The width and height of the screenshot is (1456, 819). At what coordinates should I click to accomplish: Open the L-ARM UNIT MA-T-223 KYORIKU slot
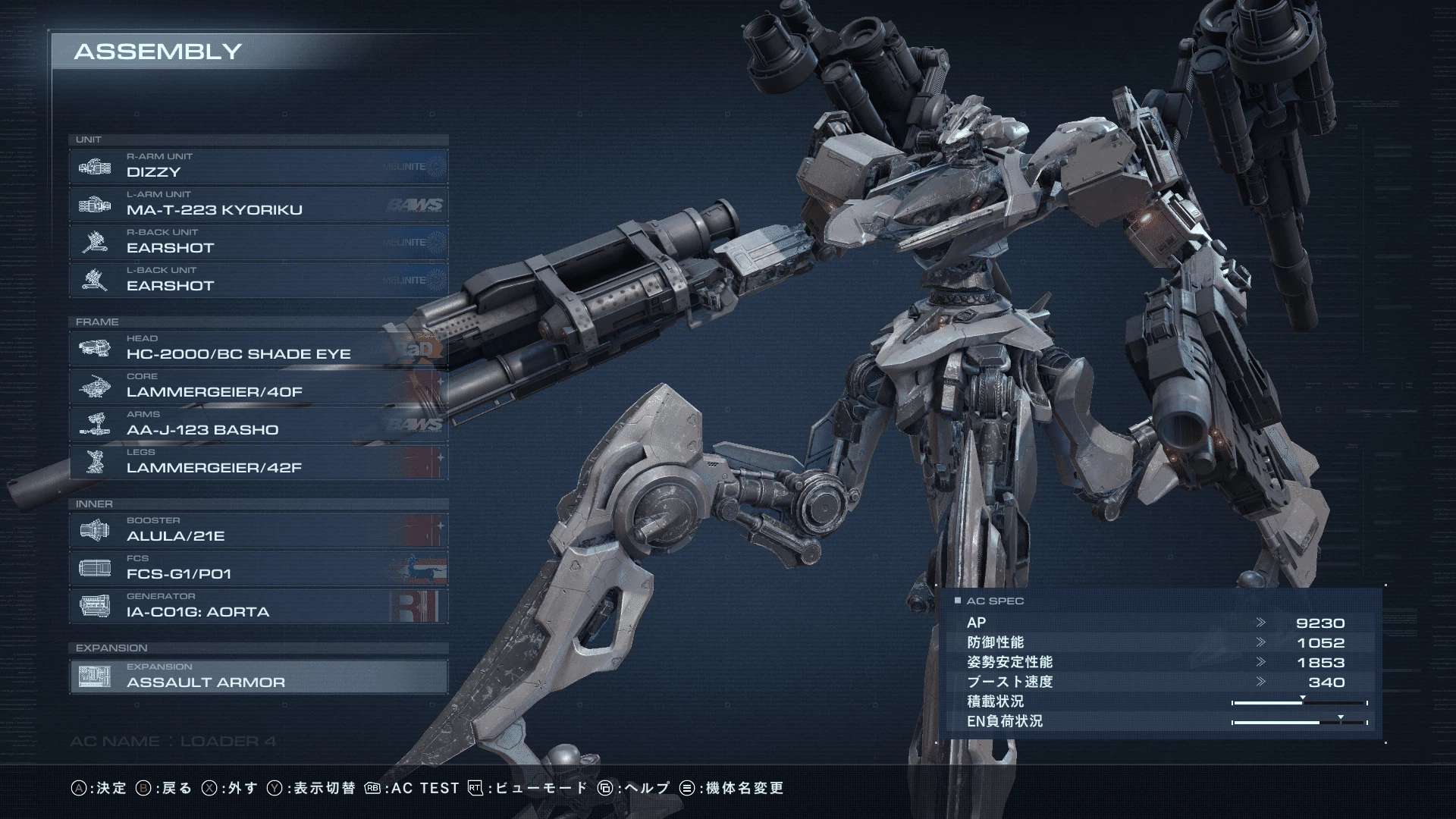[258, 204]
